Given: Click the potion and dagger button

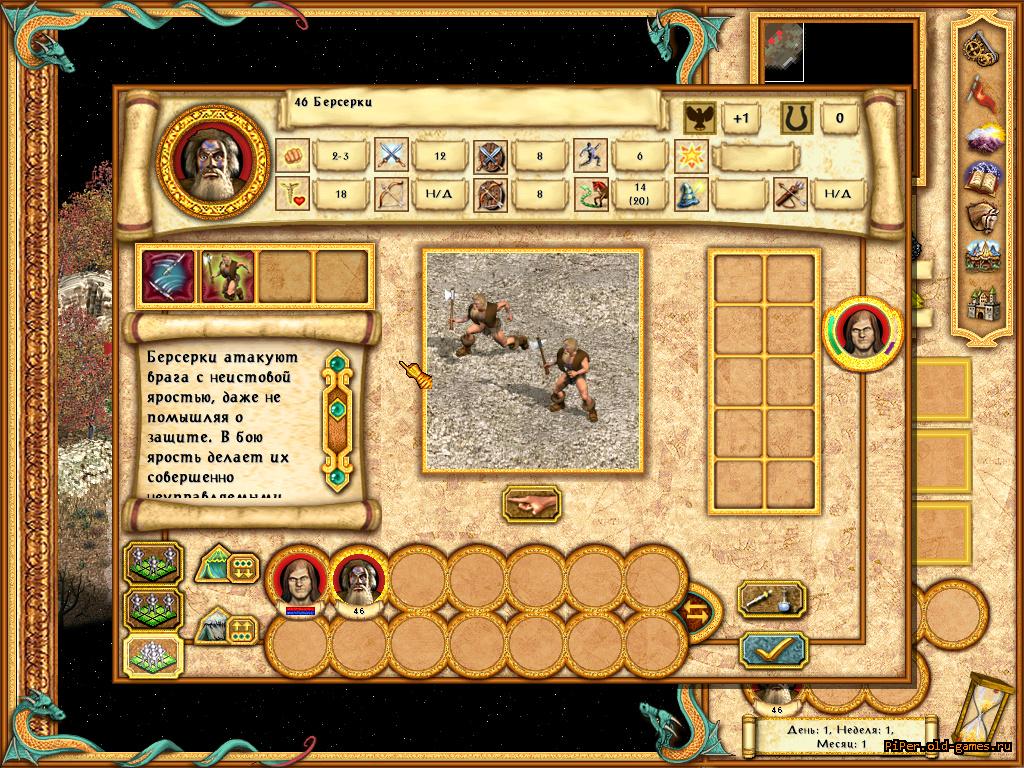Looking at the screenshot, I should click(x=771, y=599).
